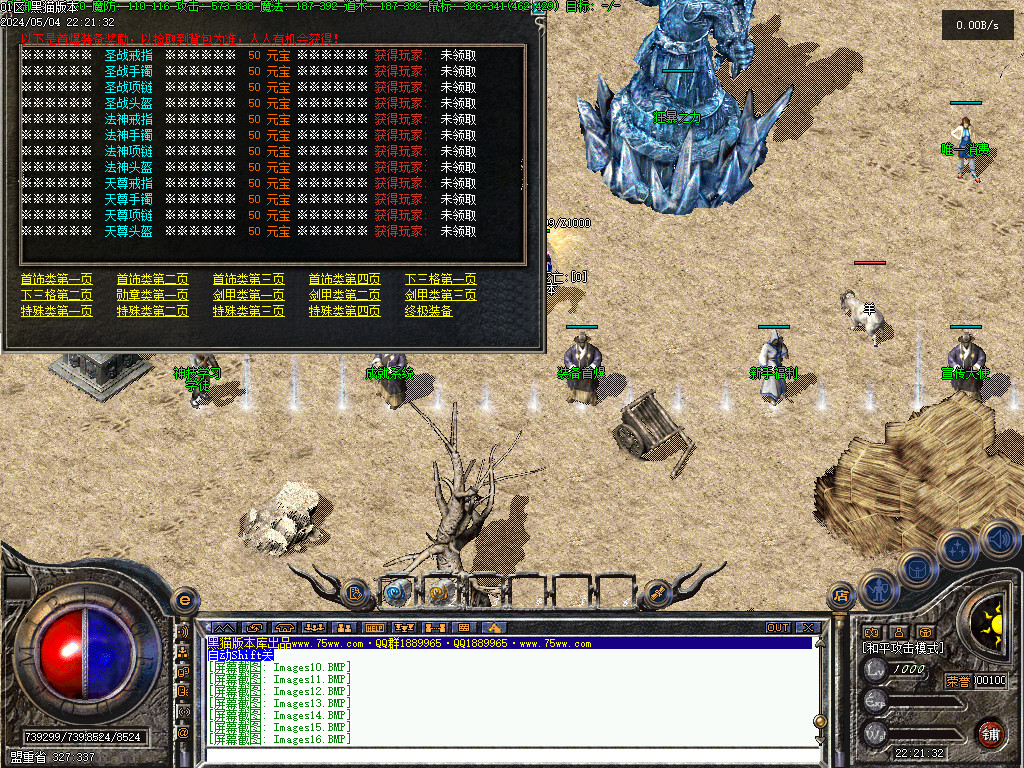1024x768 pixels.
Task: Use the blue swirl scroll in belt slot
Action: click(397, 592)
